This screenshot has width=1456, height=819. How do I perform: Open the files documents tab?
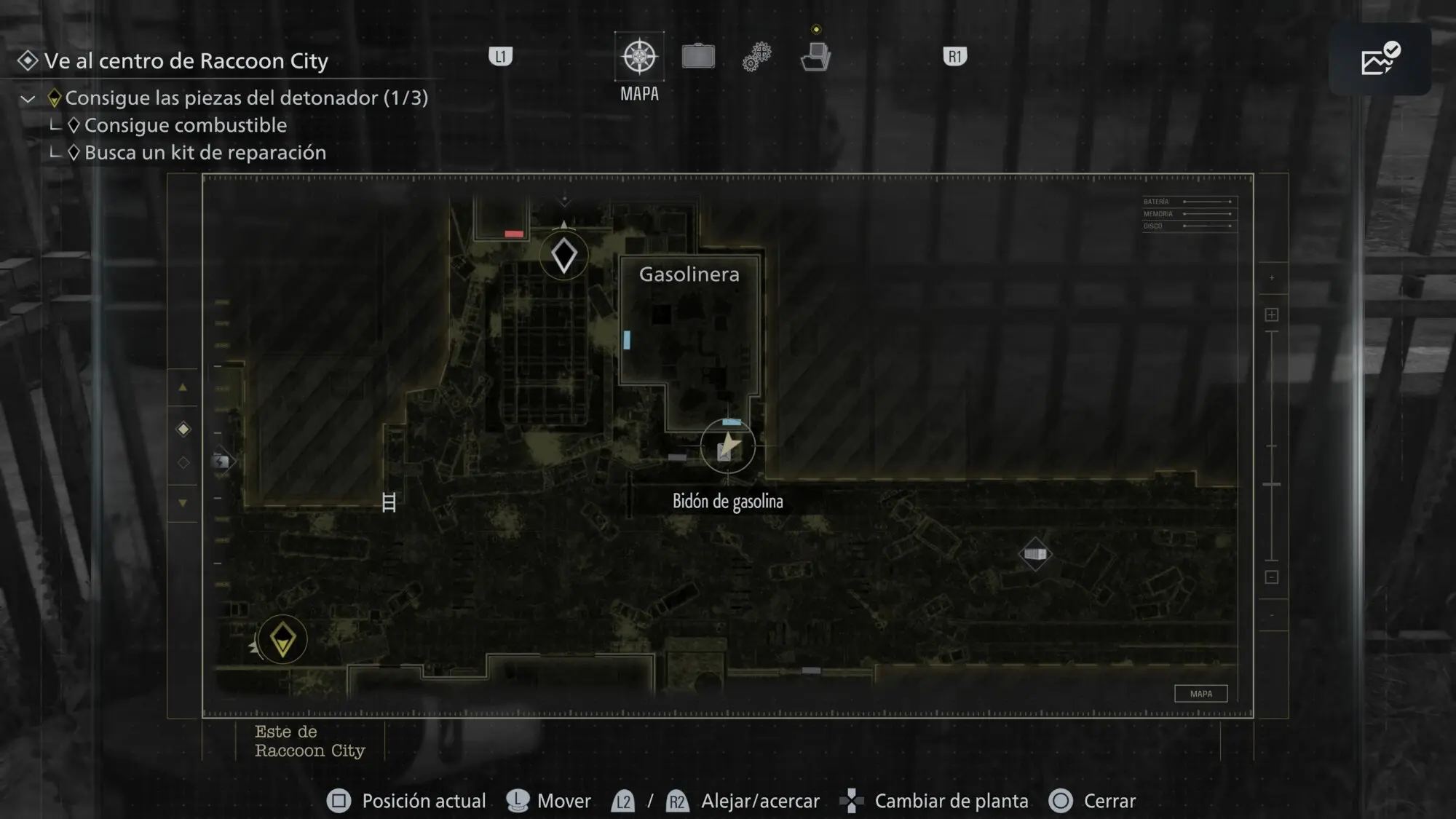[815, 57]
